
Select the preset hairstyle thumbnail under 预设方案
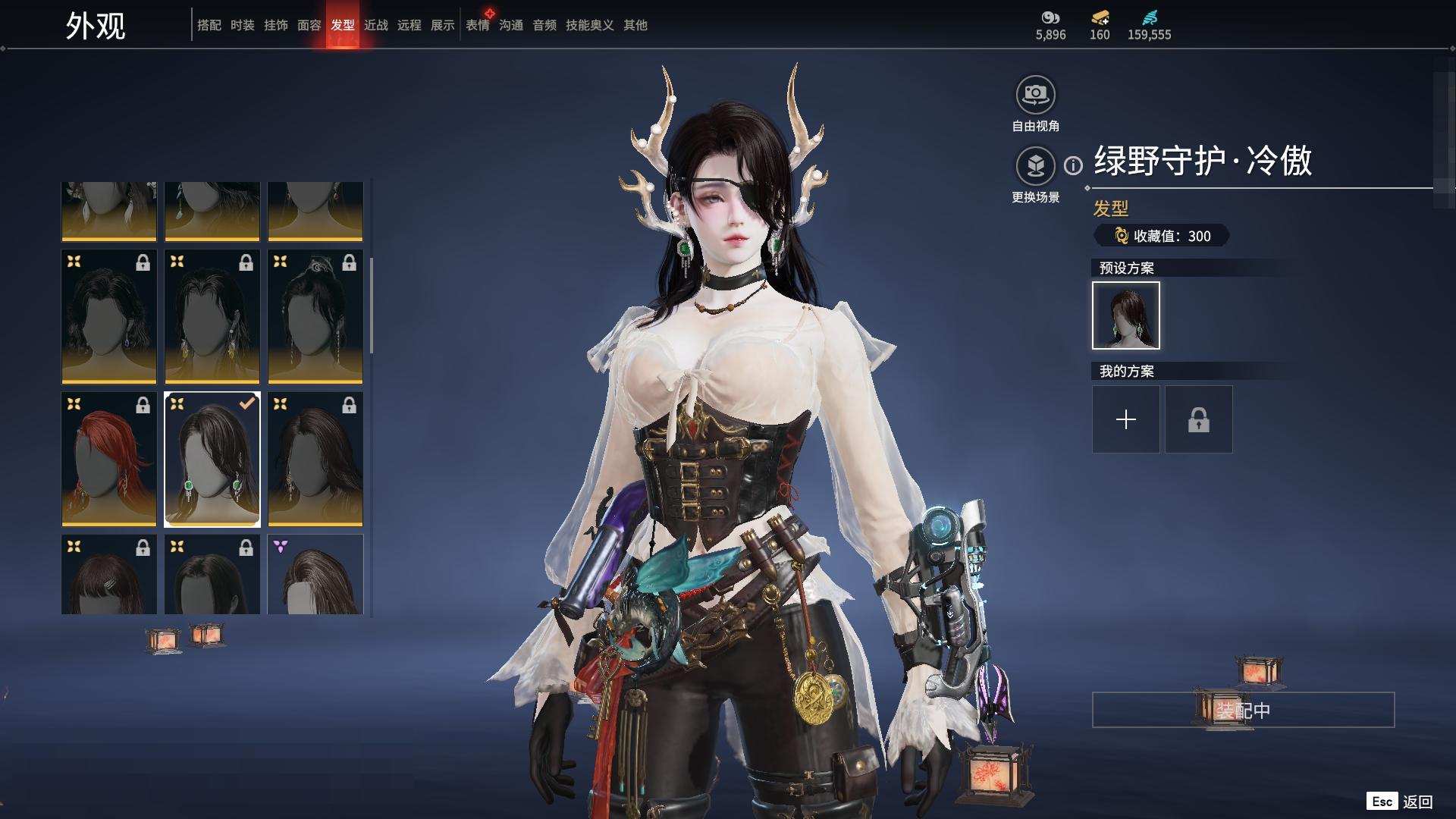tap(1125, 315)
